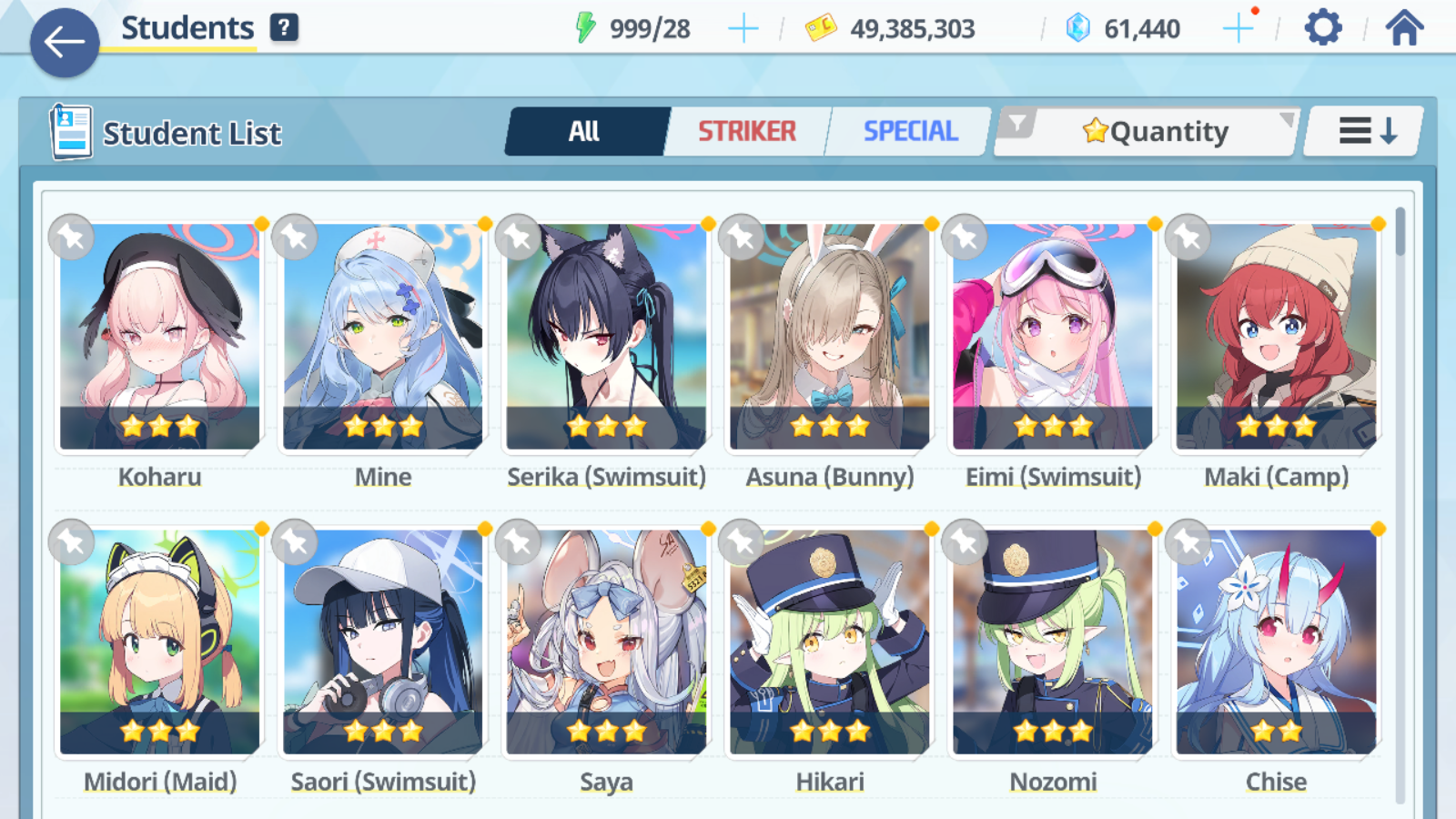The image size is (1456, 819).
Task: Select the Hikari student card
Action: point(830,642)
